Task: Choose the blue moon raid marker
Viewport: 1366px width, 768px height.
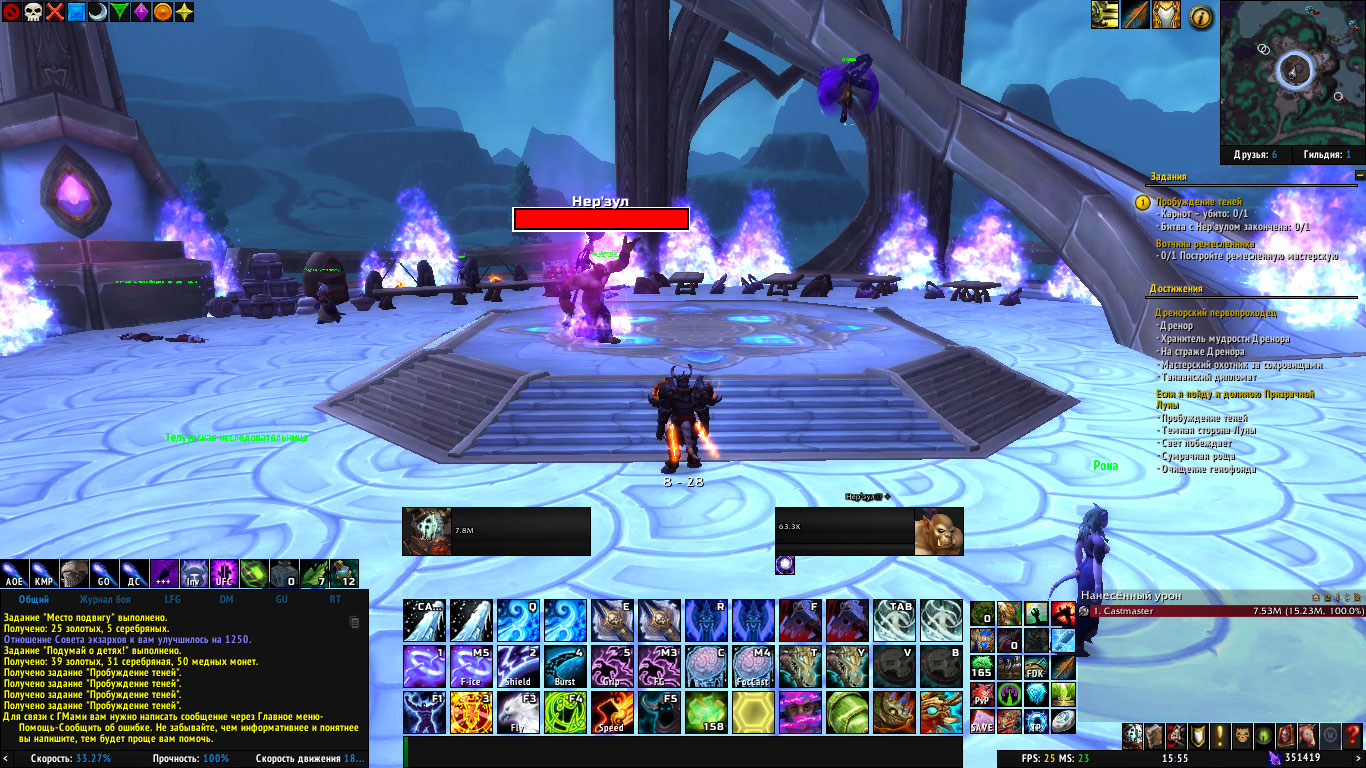Action: (98, 12)
